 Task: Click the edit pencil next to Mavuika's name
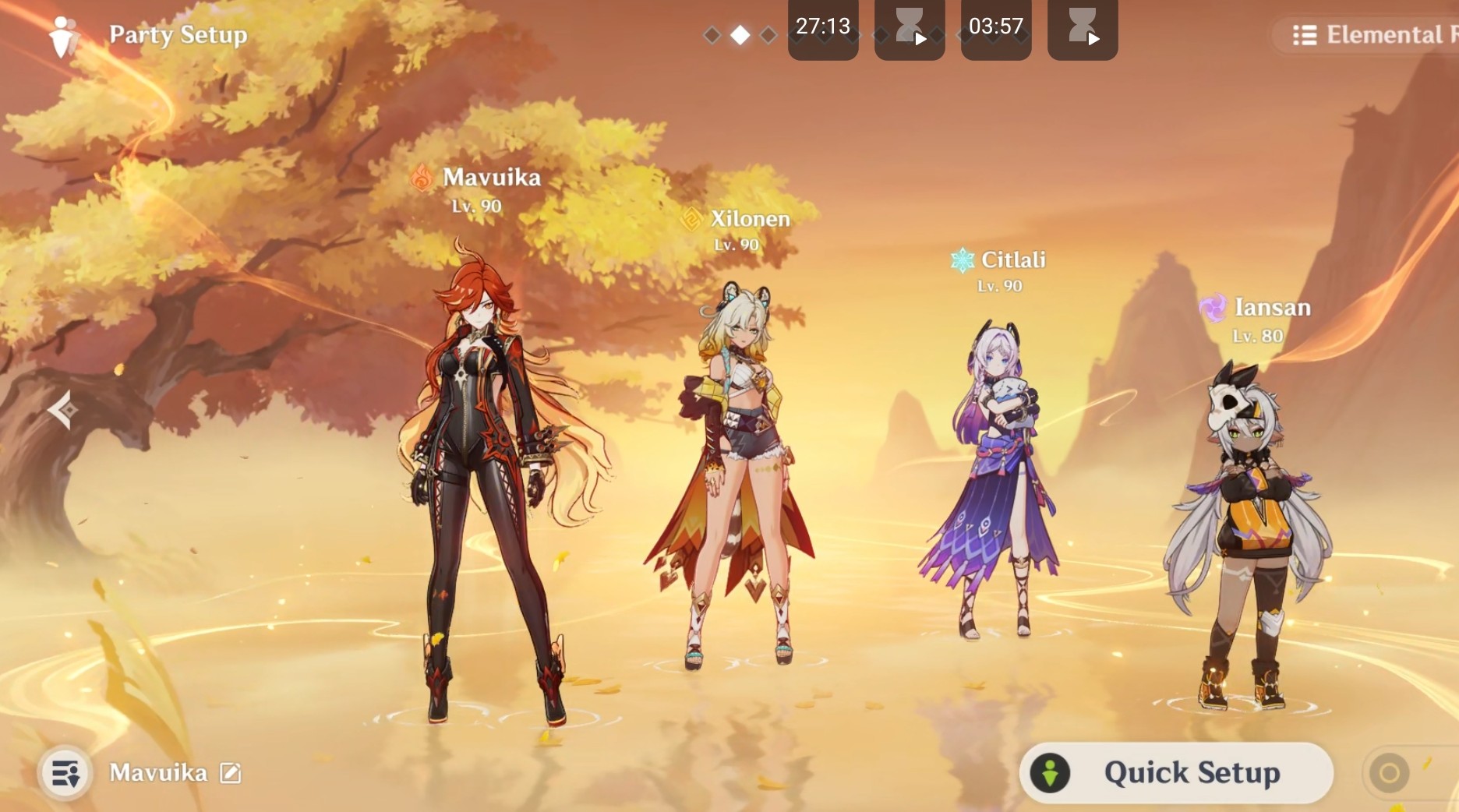point(228,774)
